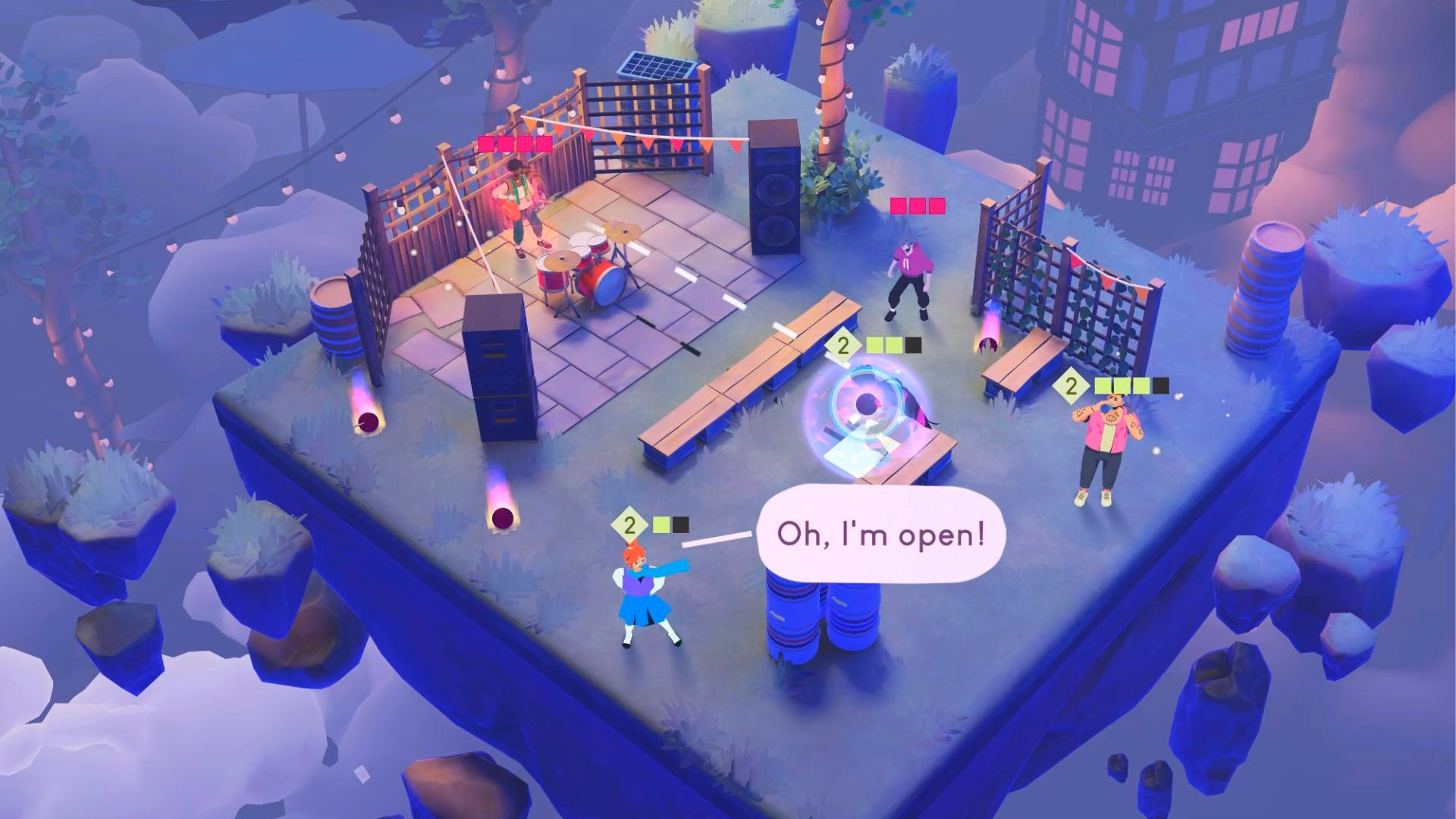Click the four-segment pink health bar above the guitarist
The height and width of the screenshot is (819, 1456).
point(516,142)
